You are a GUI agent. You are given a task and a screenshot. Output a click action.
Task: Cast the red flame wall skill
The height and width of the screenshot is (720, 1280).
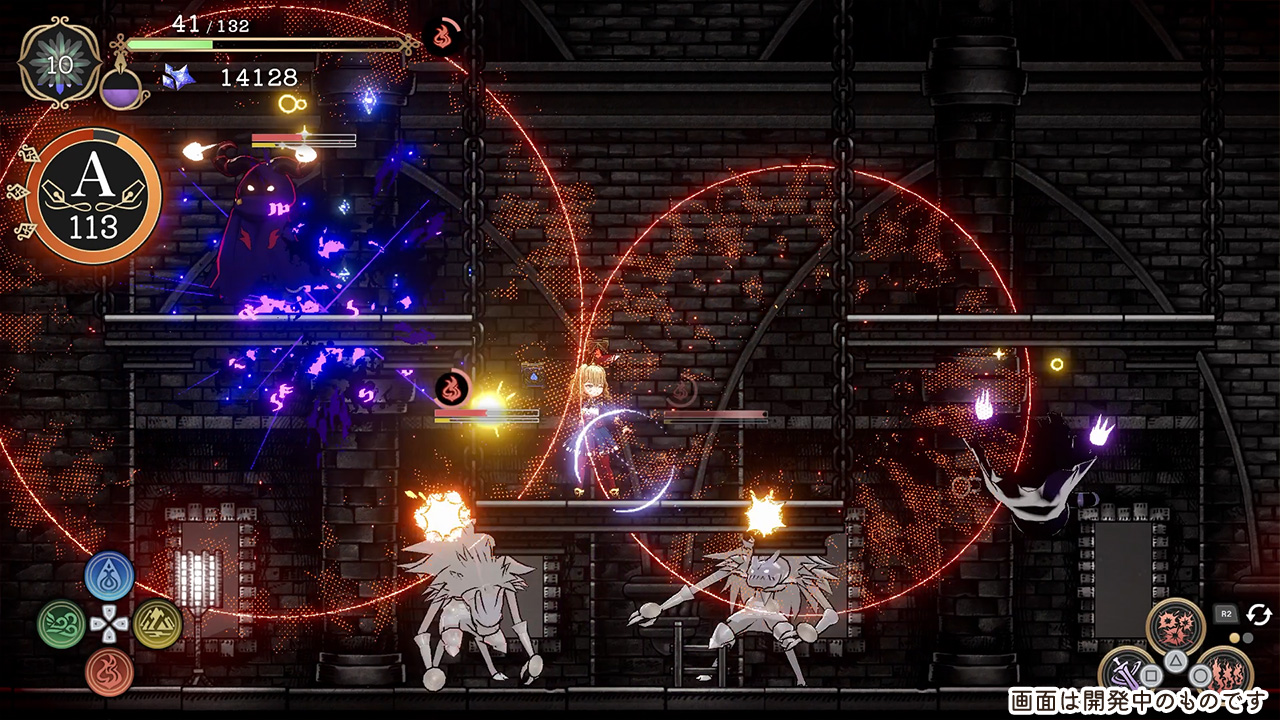pos(1224,672)
